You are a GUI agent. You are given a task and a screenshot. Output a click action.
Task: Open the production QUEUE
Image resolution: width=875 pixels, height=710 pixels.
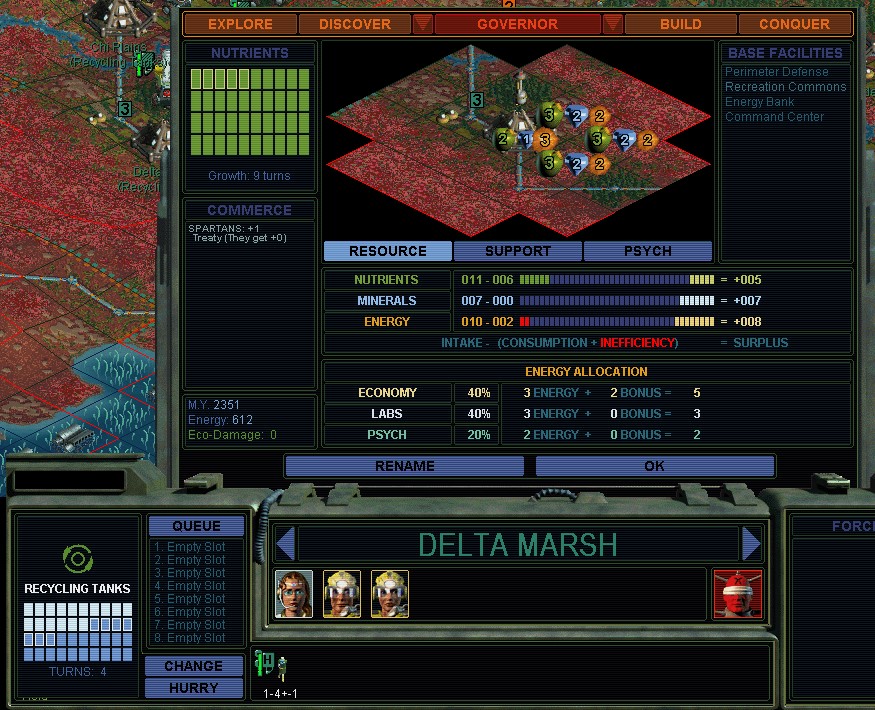tap(196, 526)
